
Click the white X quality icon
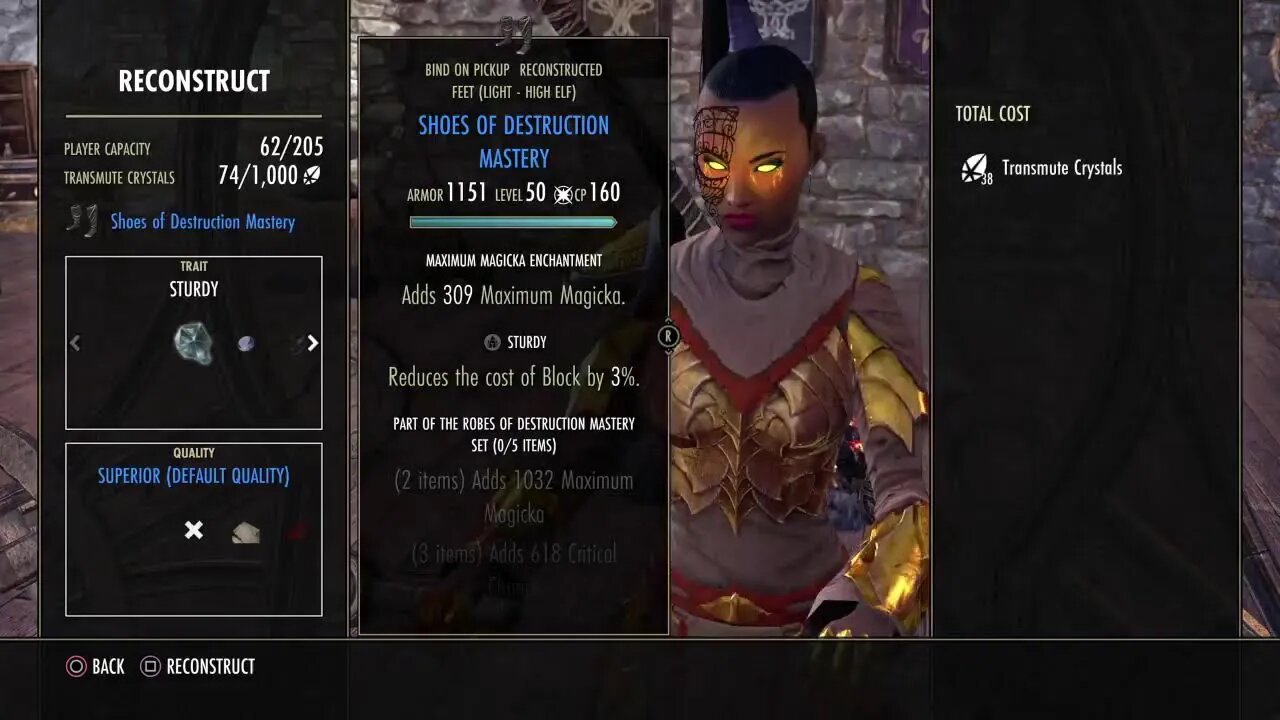pyautogui.click(x=193, y=530)
